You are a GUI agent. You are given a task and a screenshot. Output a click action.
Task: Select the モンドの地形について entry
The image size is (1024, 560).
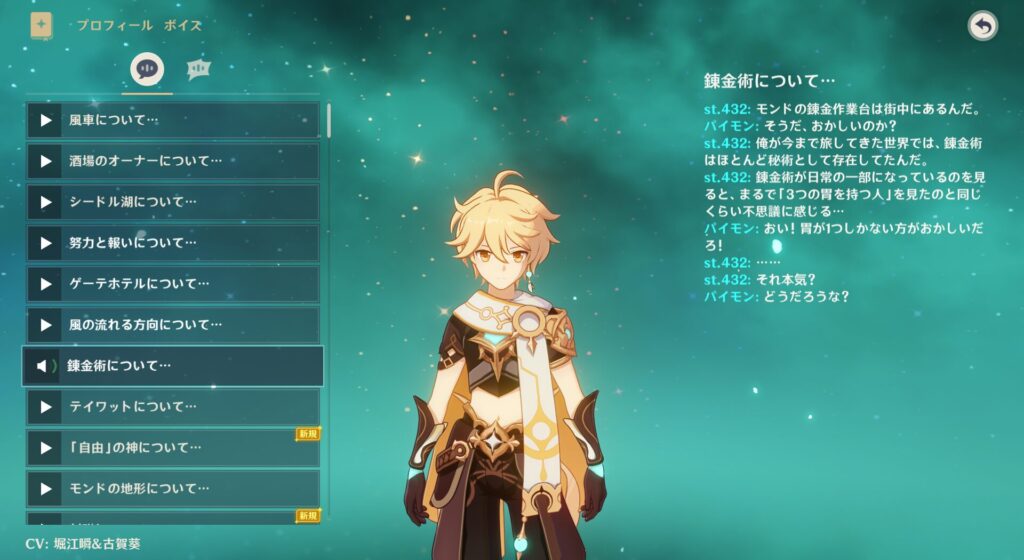click(x=172, y=489)
